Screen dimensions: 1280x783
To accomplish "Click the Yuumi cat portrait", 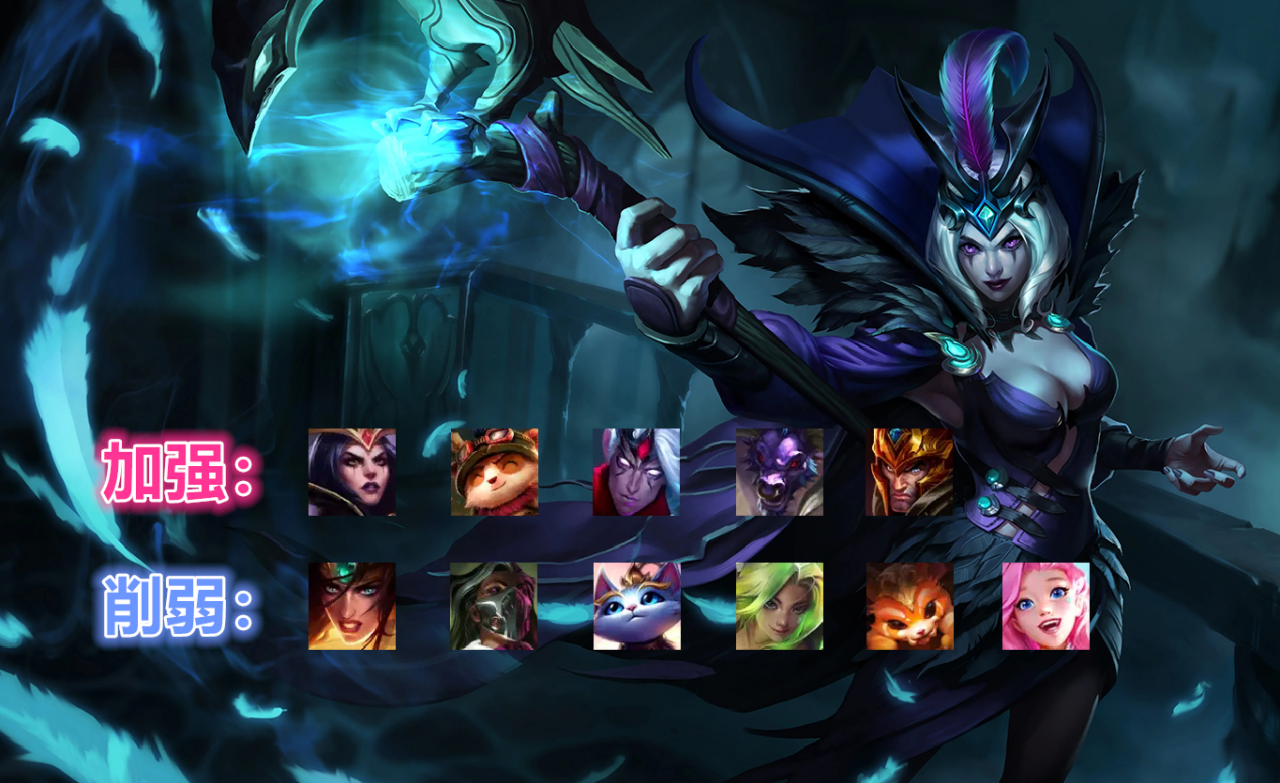I will pyautogui.click(x=636, y=606).
